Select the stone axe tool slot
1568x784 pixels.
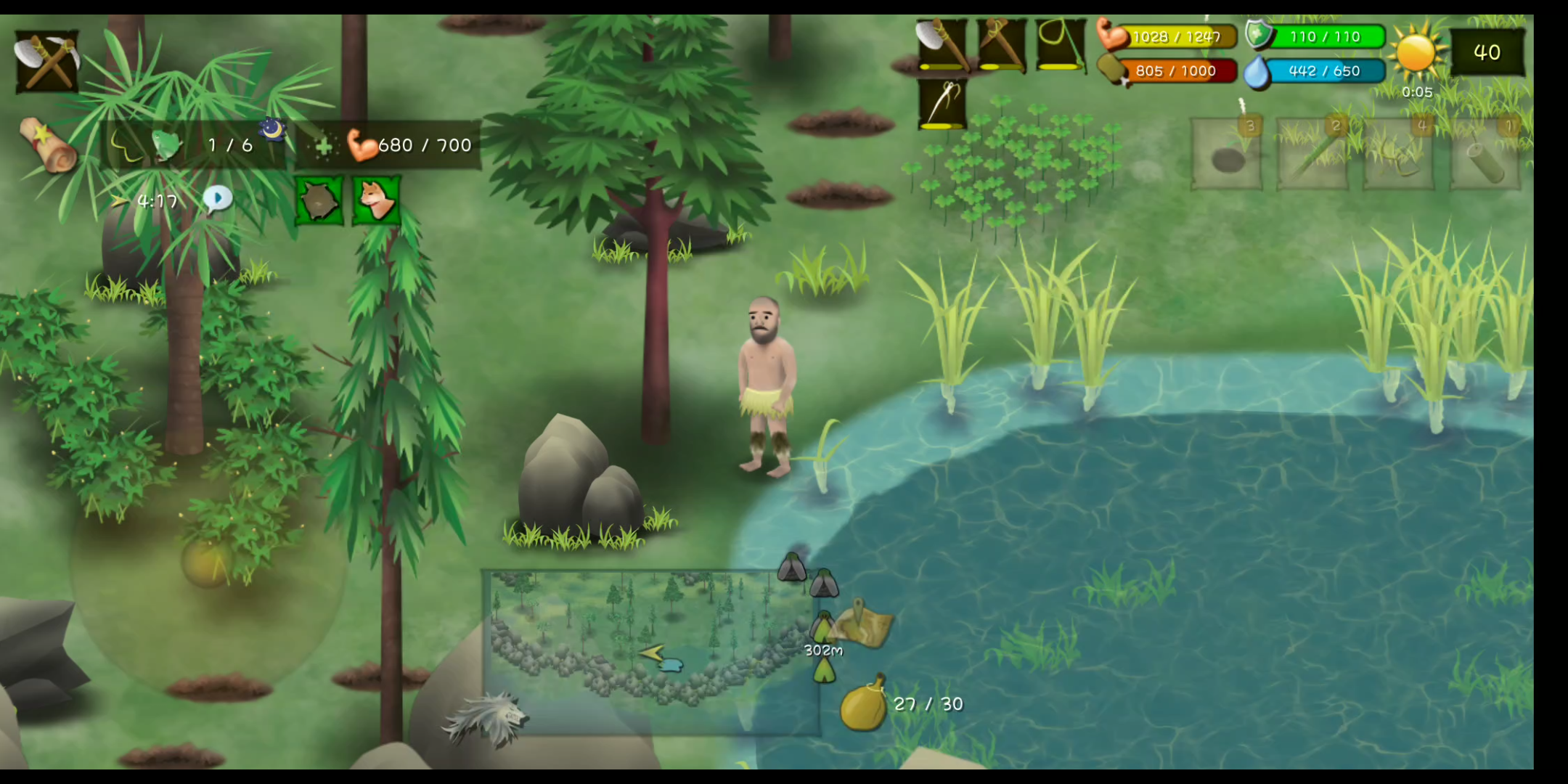coord(942,45)
